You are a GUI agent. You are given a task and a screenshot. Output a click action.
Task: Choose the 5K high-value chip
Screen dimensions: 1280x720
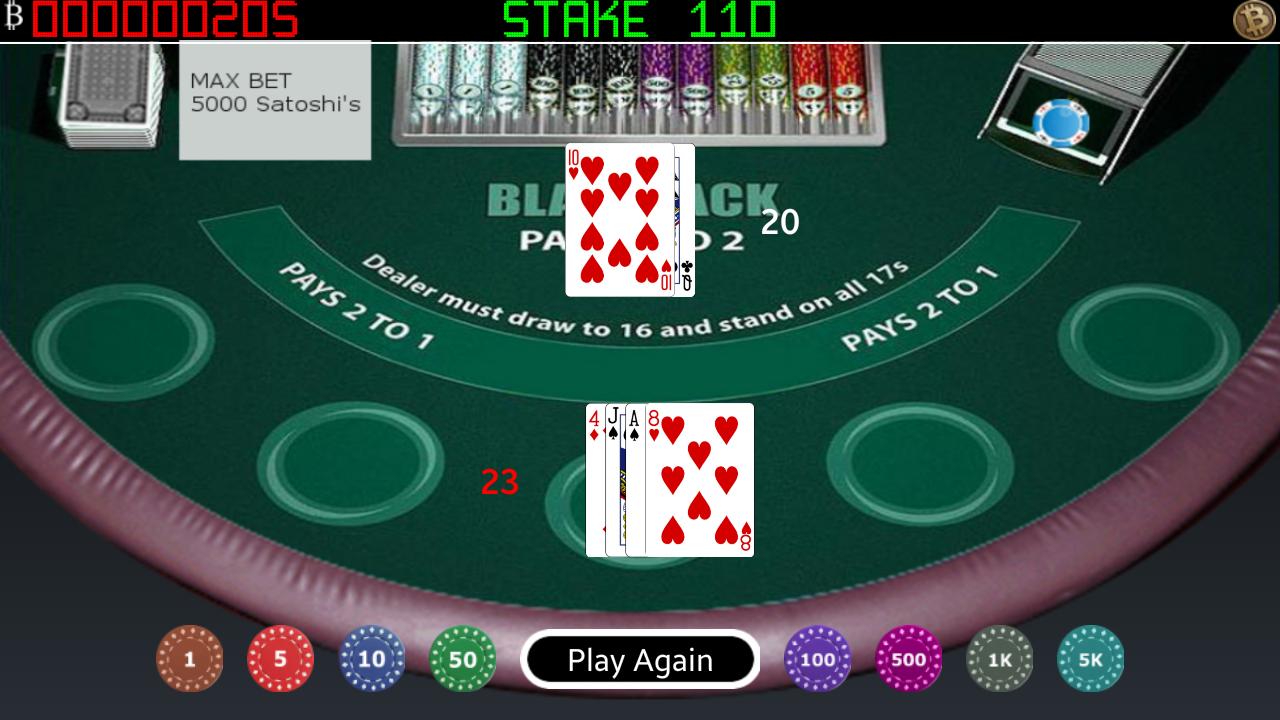point(1090,659)
